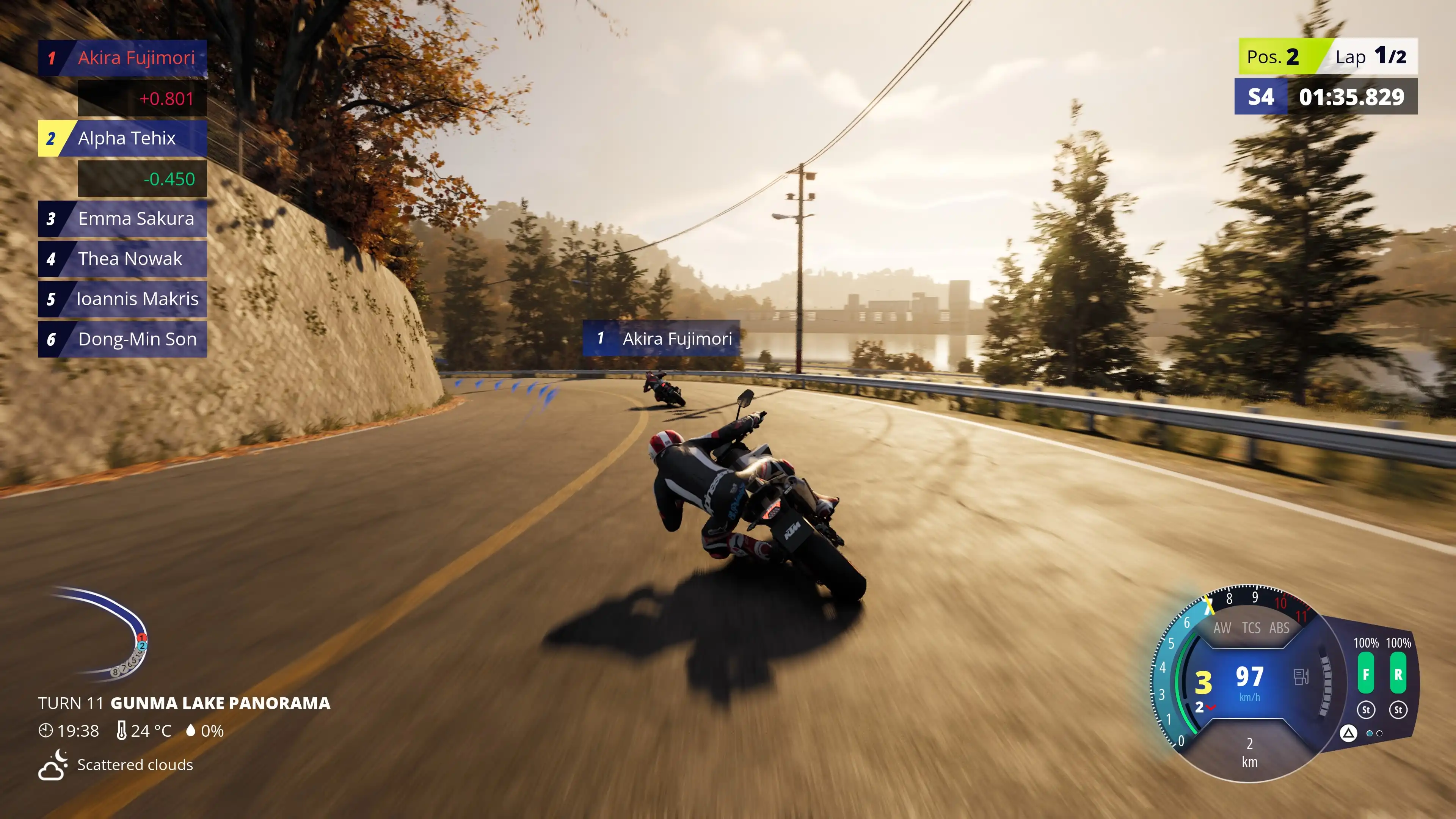Select the front tyre F indicator
Screen dimensions: 1456x819
pos(1365,674)
